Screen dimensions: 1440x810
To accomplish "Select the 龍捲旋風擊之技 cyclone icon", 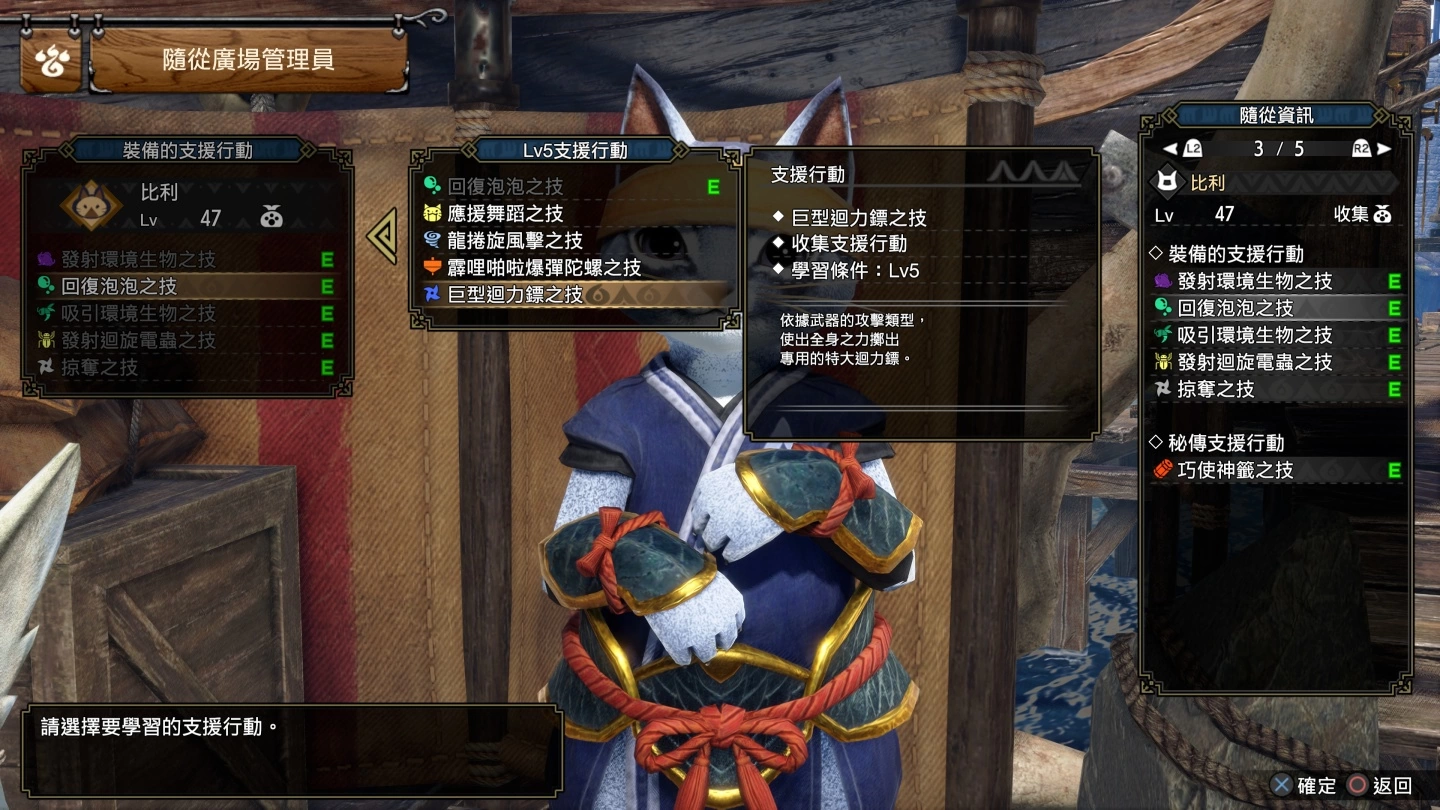I will click(x=430, y=239).
